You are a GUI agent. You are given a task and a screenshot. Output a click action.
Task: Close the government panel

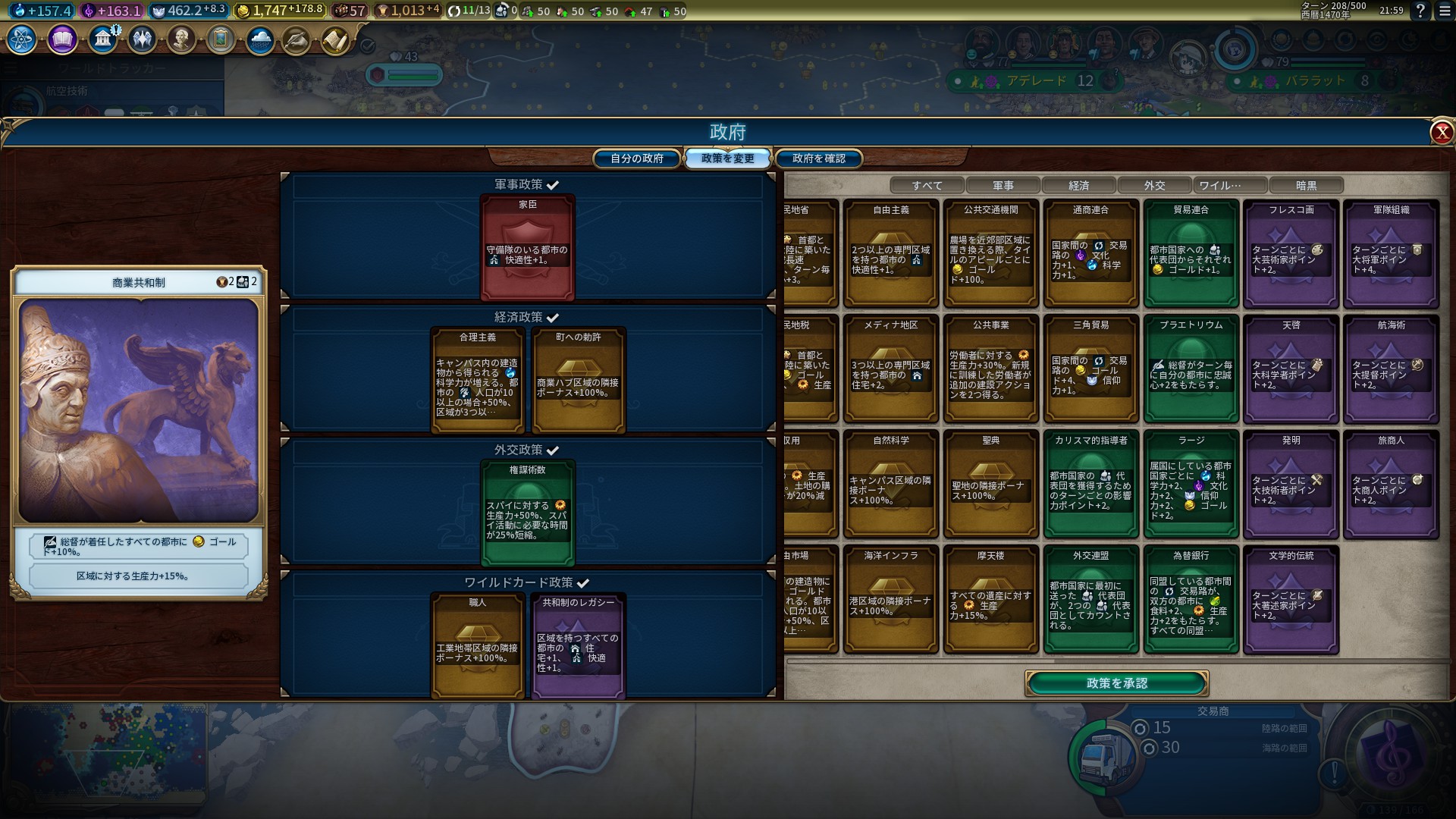(x=1441, y=133)
